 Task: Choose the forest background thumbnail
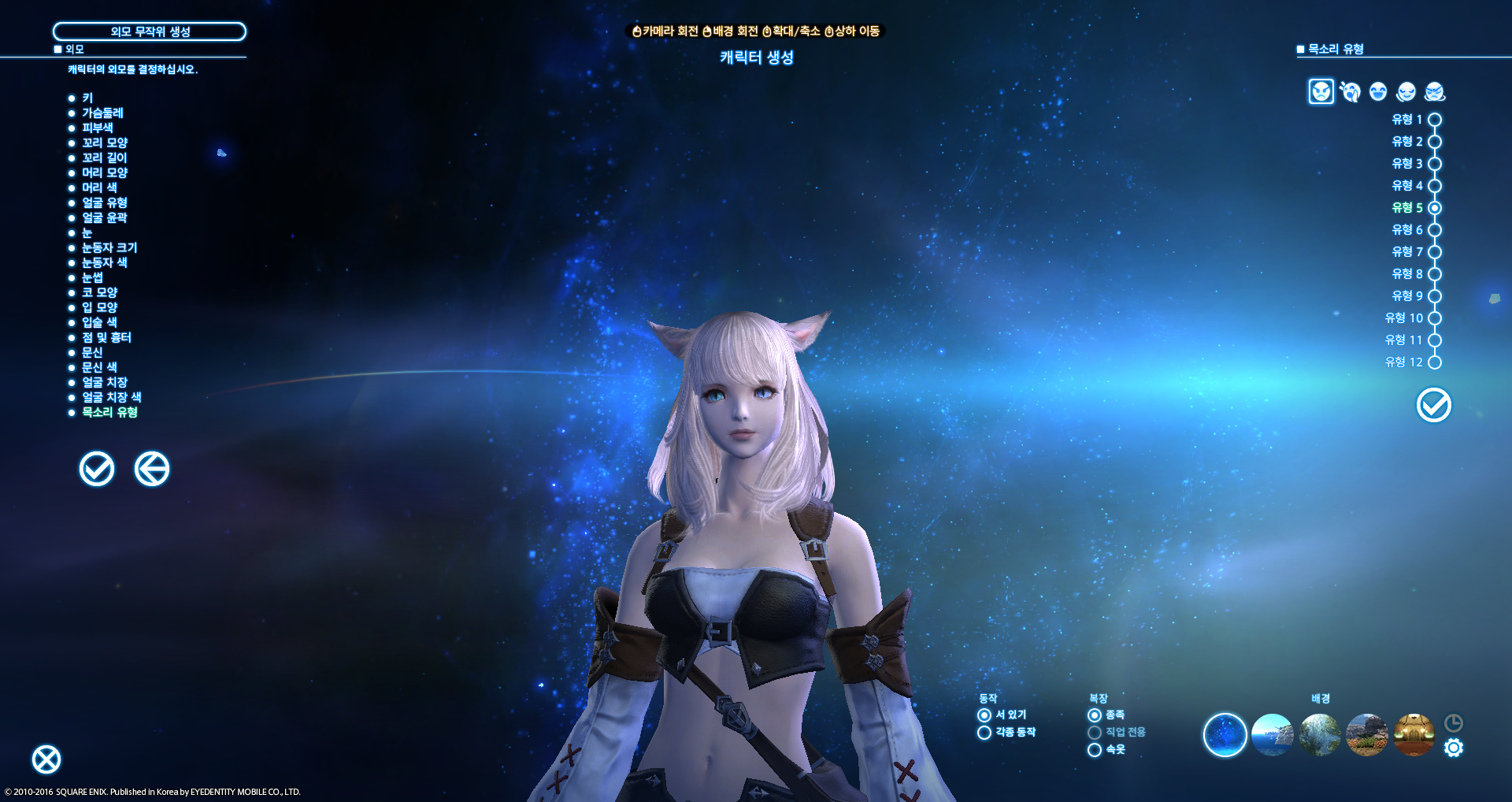point(1320,735)
